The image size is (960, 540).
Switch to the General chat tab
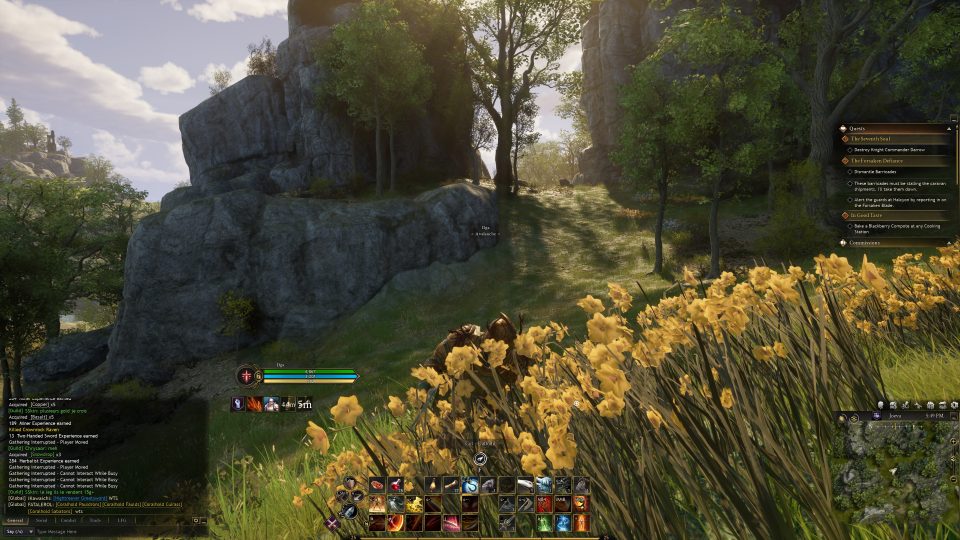[15, 520]
